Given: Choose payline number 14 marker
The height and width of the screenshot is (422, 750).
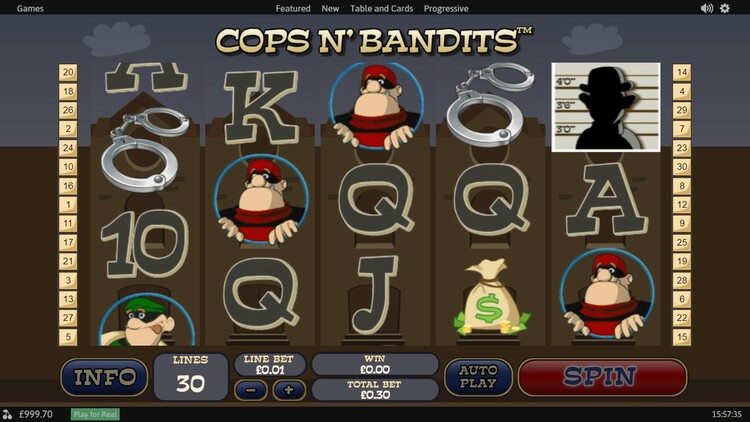Looking at the screenshot, I should point(682,72).
